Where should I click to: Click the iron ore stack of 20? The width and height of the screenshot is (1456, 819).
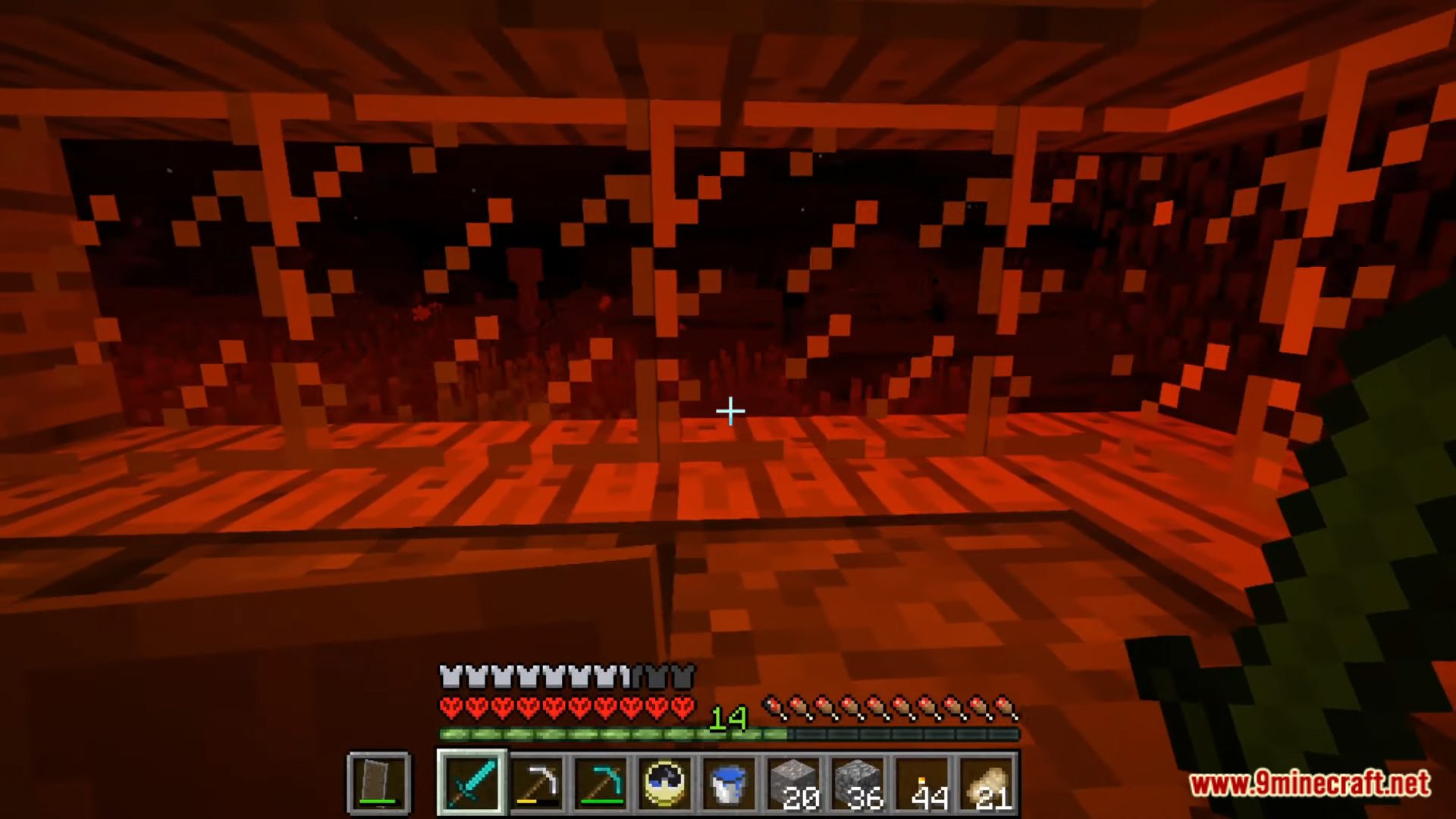point(792,783)
